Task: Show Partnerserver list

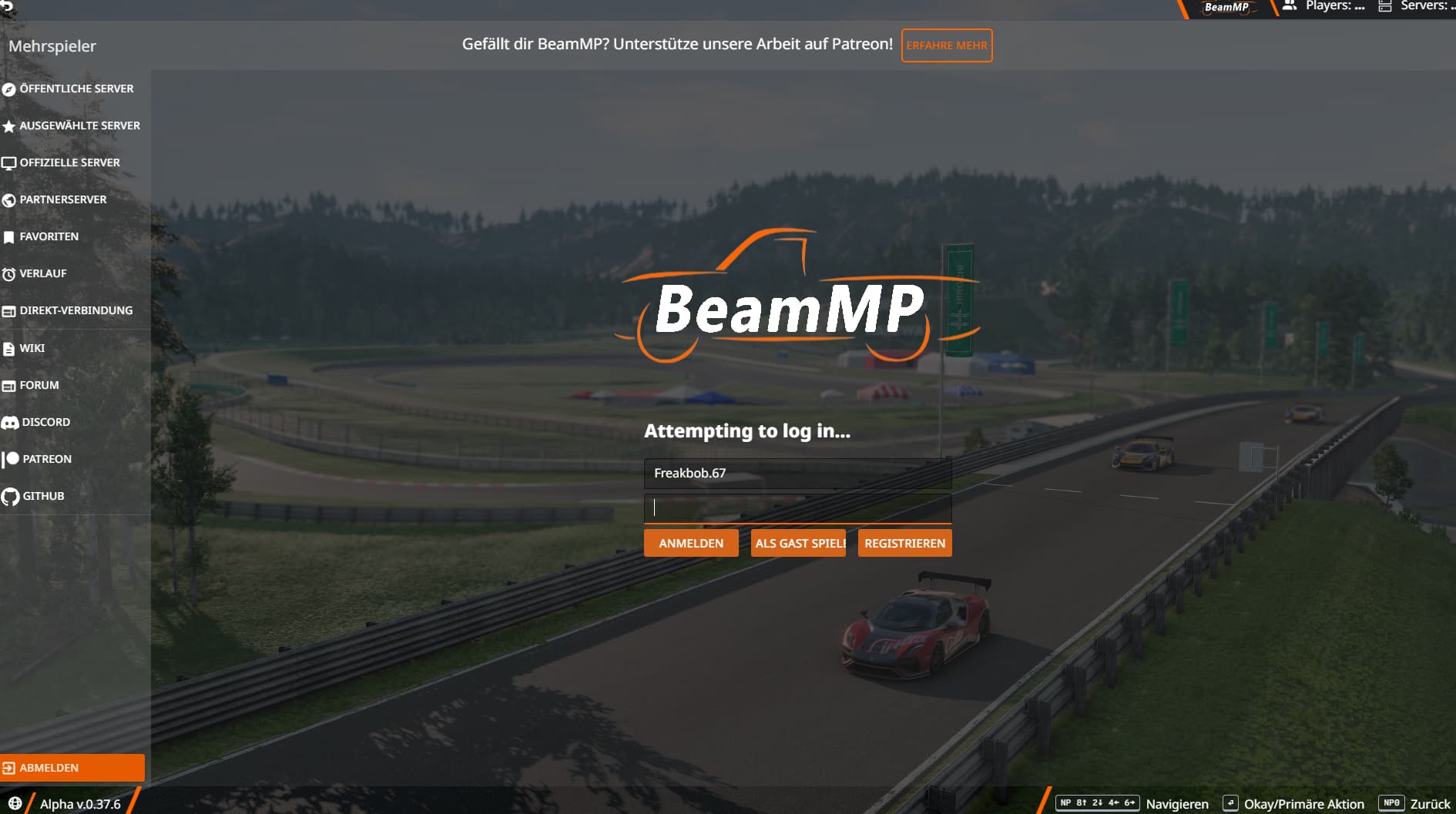Action: (x=62, y=199)
